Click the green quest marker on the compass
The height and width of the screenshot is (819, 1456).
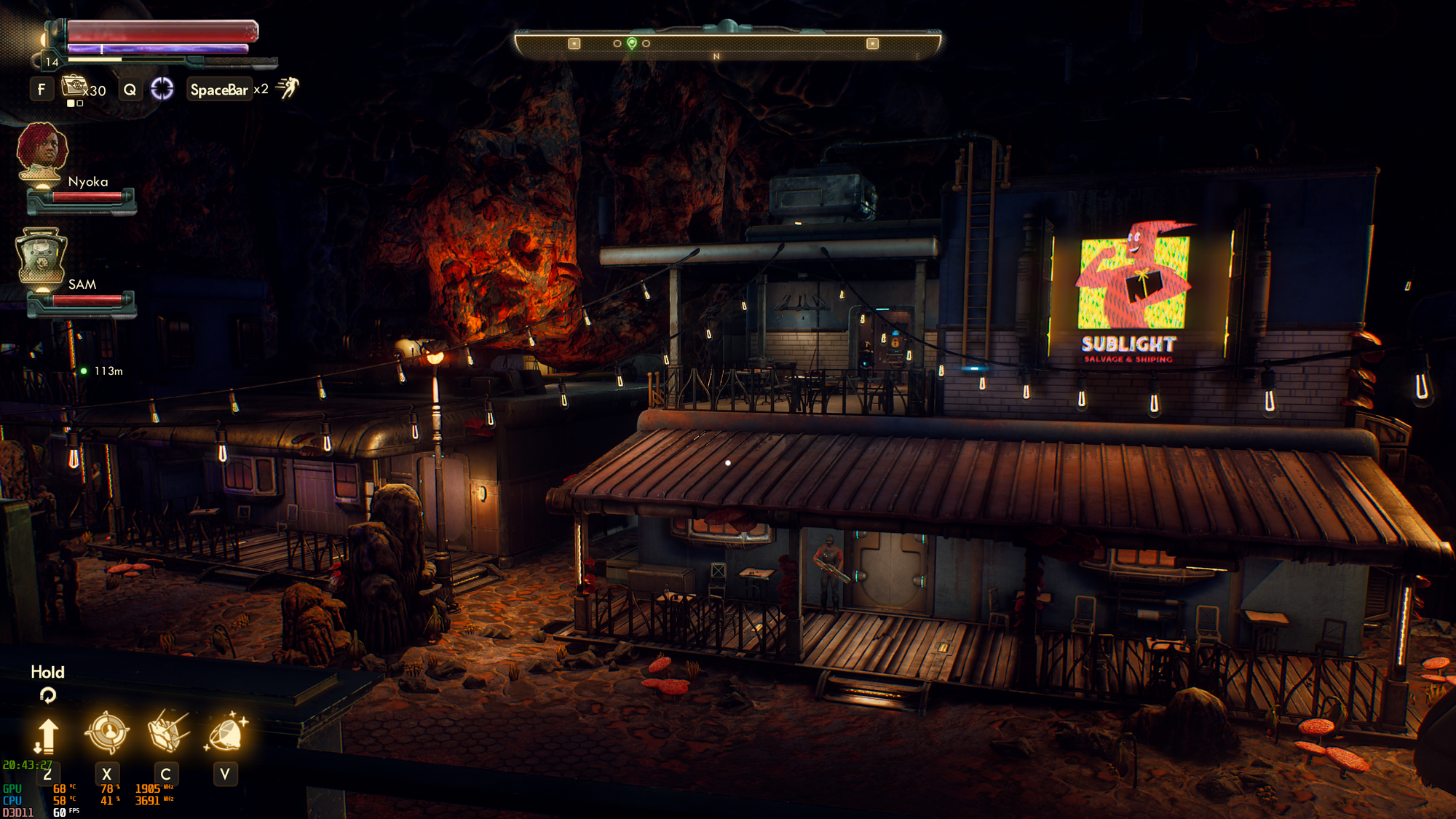tap(632, 43)
